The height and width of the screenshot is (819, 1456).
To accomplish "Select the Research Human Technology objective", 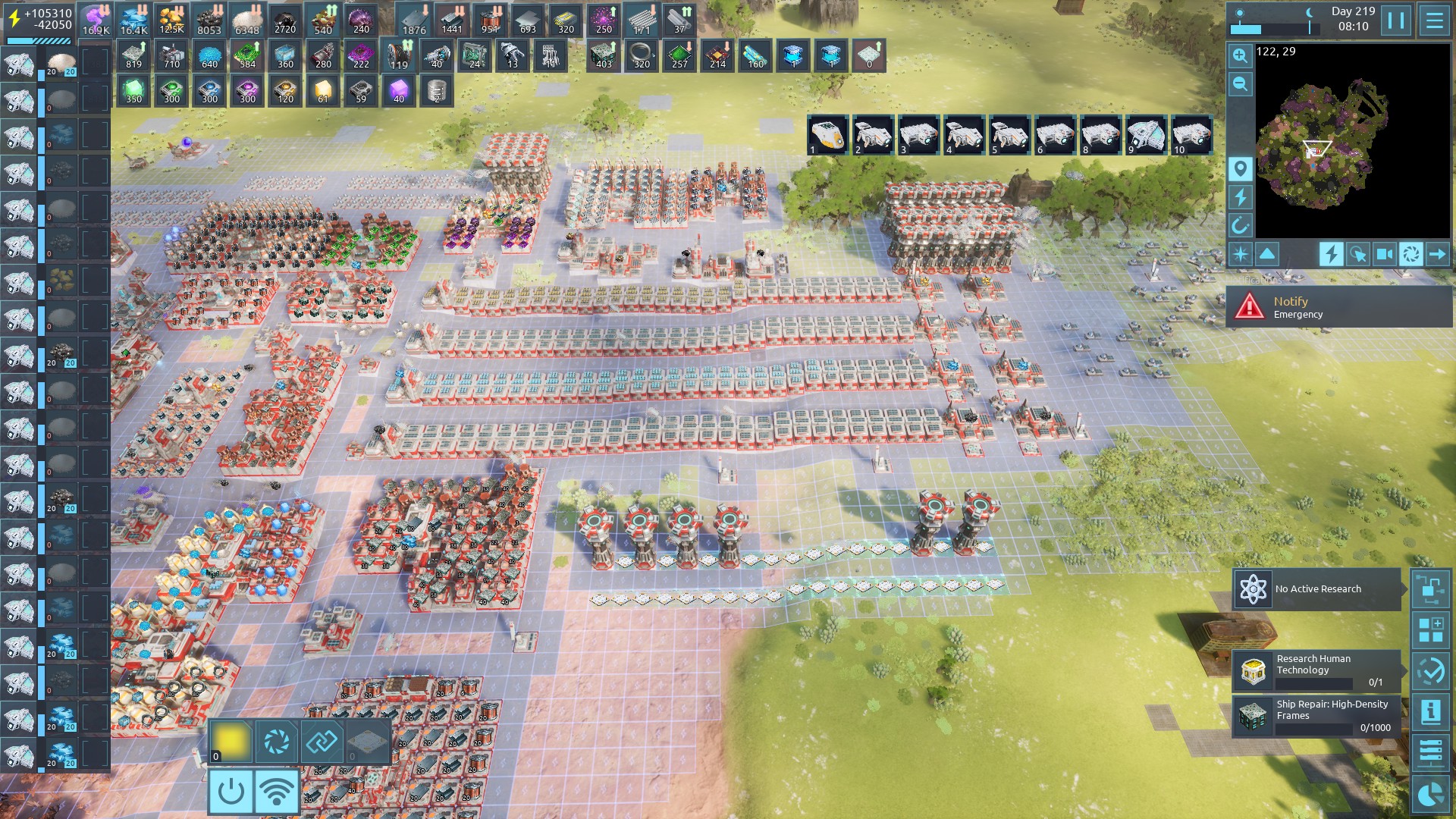I will pyautogui.click(x=1316, y=670).
